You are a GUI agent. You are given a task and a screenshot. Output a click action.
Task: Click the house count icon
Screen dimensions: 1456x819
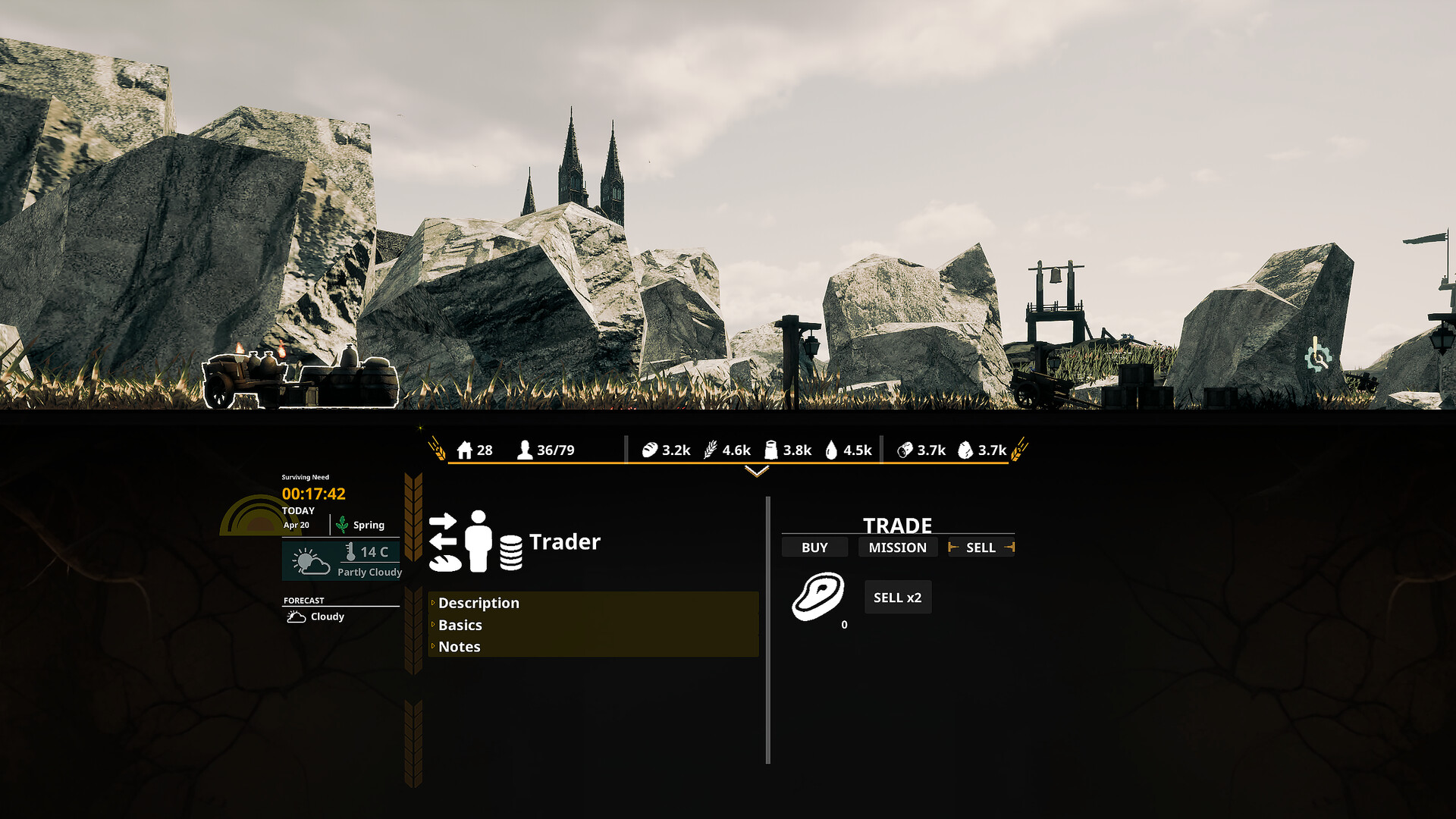click(465, 450)
